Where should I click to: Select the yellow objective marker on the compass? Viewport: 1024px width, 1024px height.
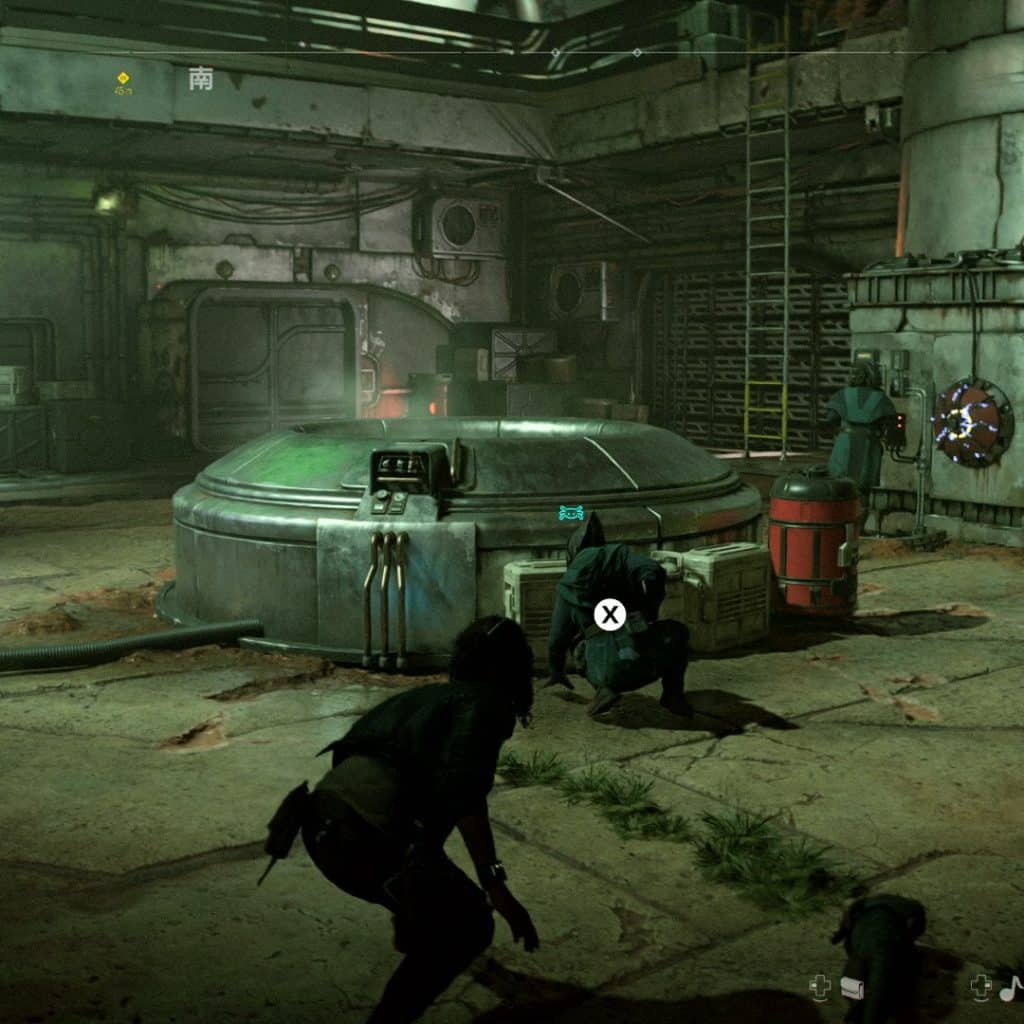[x=123, y=78]
